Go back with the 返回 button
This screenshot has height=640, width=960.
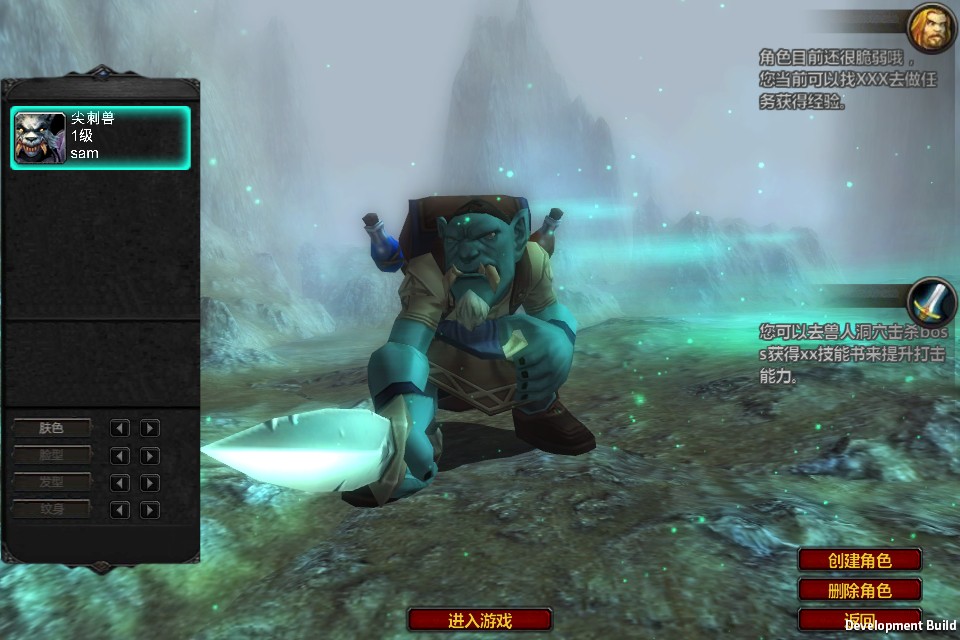859,619
